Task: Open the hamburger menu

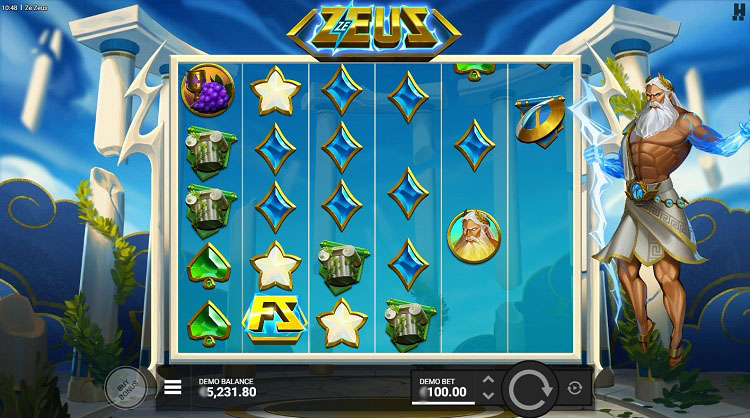Action: click(x=173, y=387)
